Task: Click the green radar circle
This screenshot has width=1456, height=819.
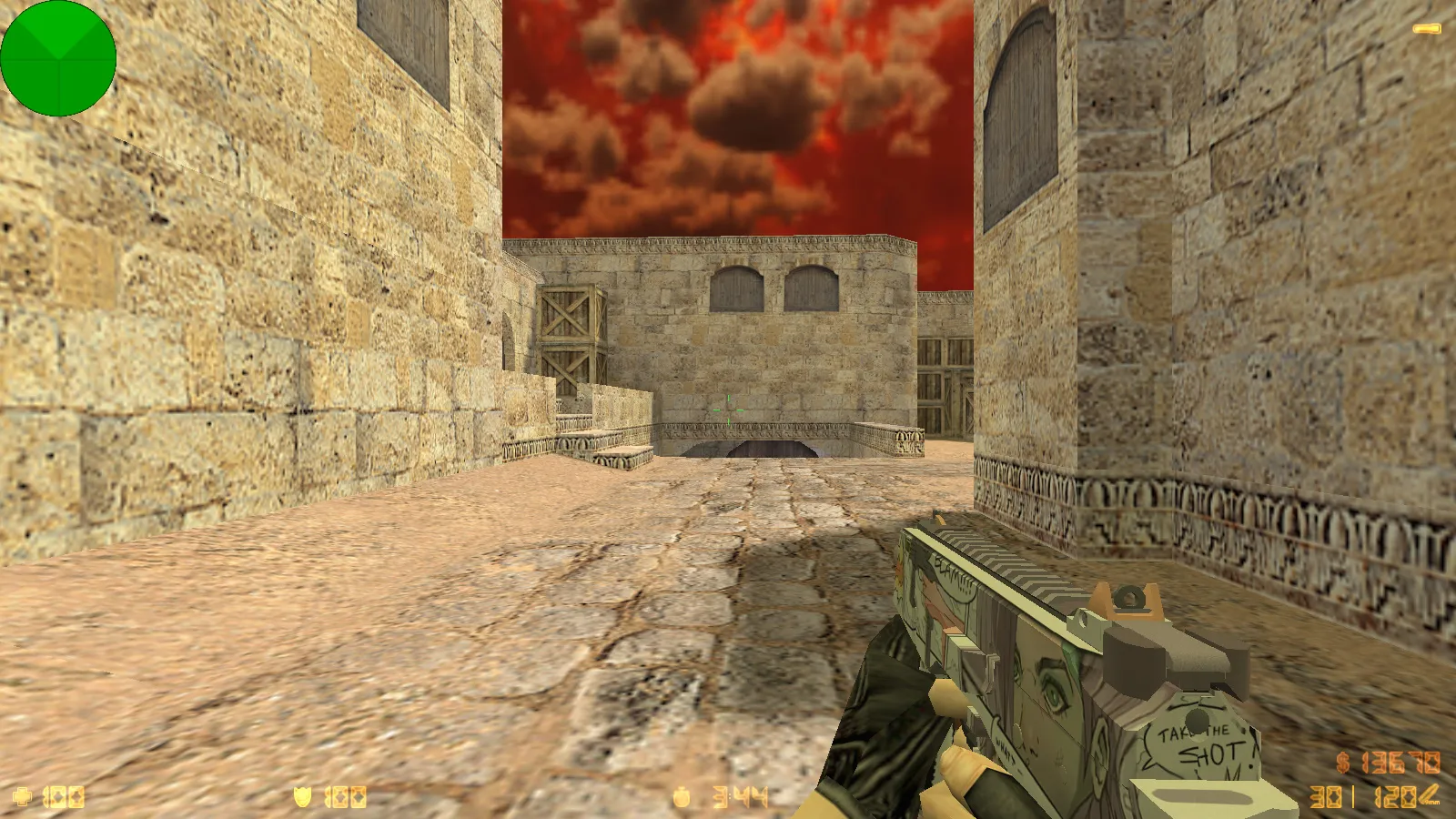Action: (59, 59)
